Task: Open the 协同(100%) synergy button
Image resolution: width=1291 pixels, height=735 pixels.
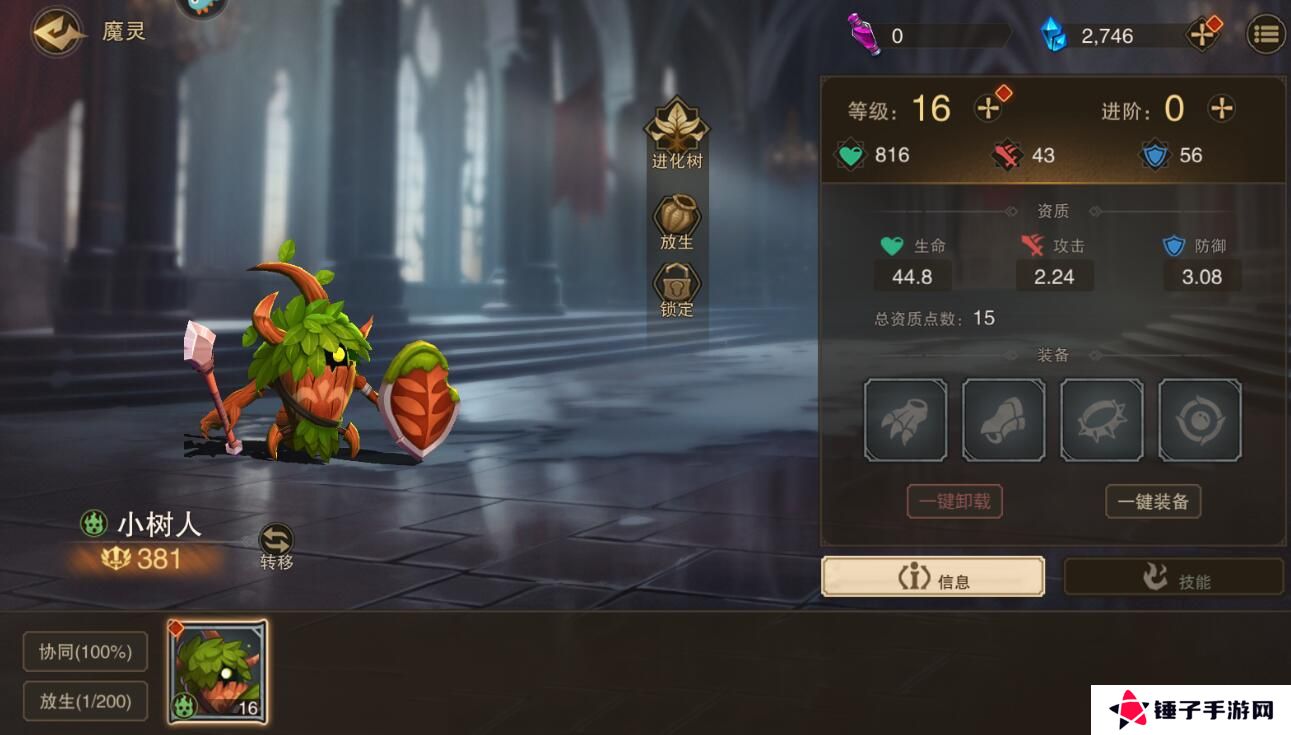Action: click(85, 652)
